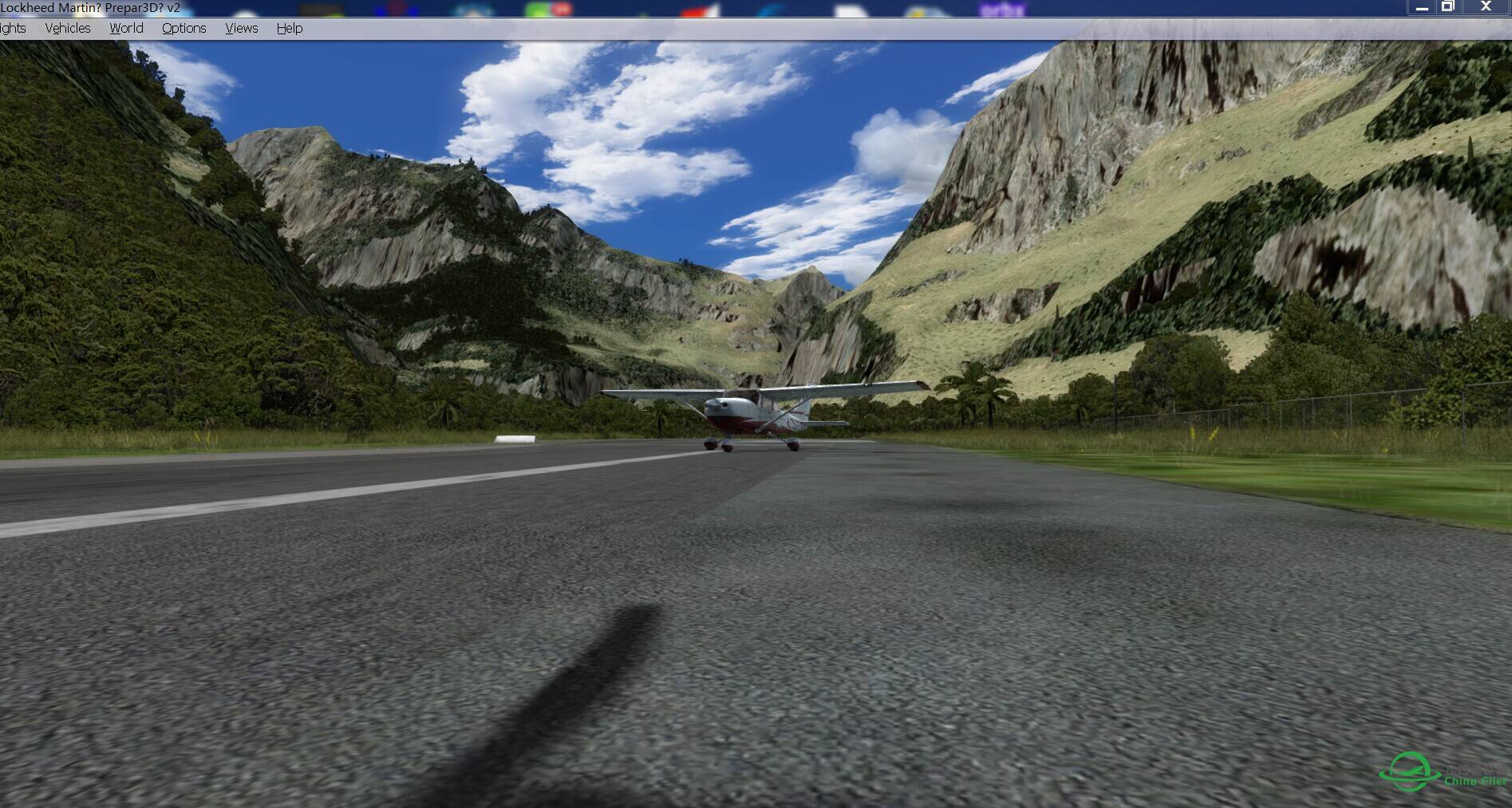Open the Vehicles menu
Screen dimensions: 1512x808
[x=68, y=28]
